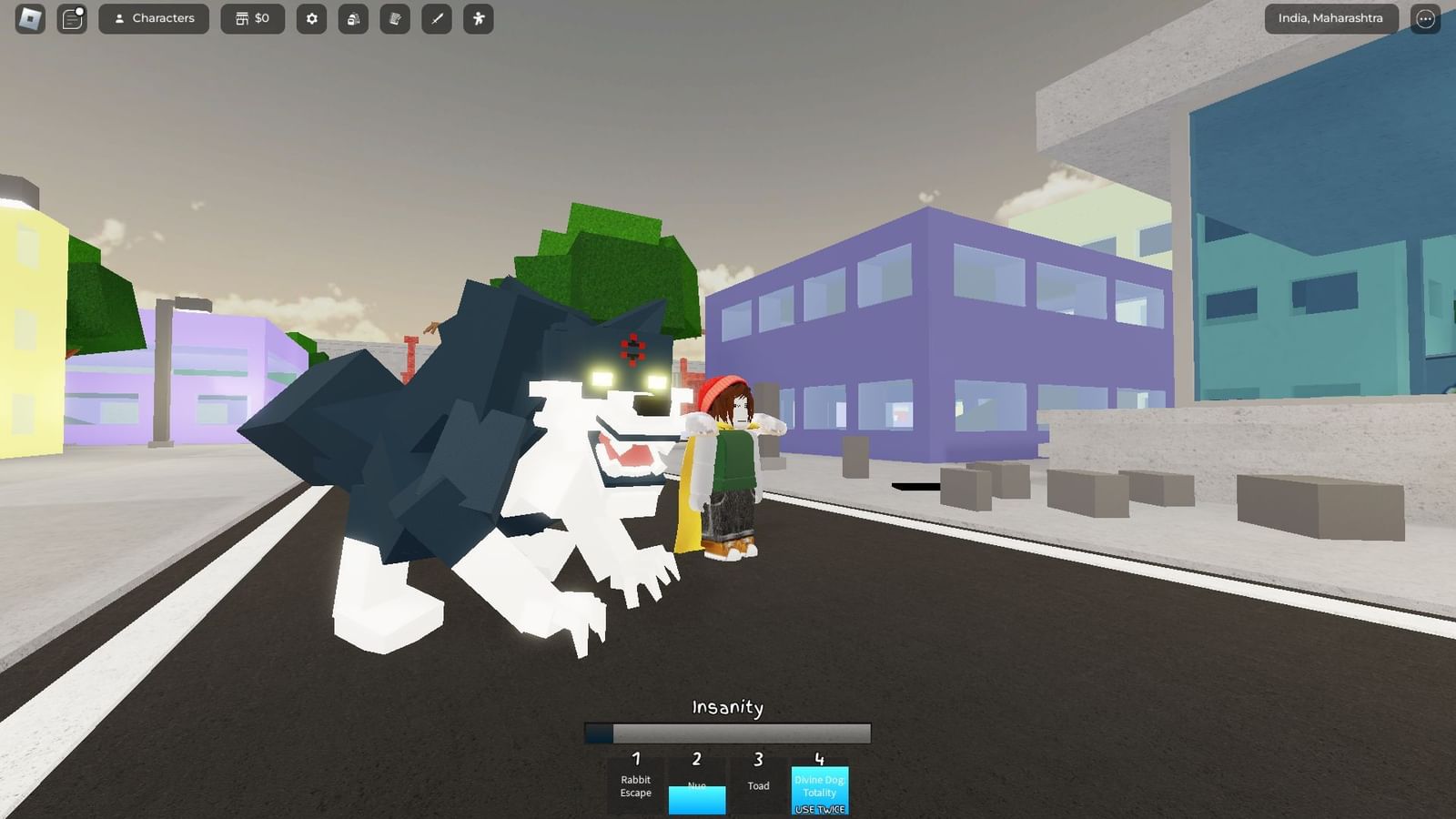Image resolution: width=1456 pixels, height=819 pixels.
Task: Open the settings gear icon
Action: (311, 18)
